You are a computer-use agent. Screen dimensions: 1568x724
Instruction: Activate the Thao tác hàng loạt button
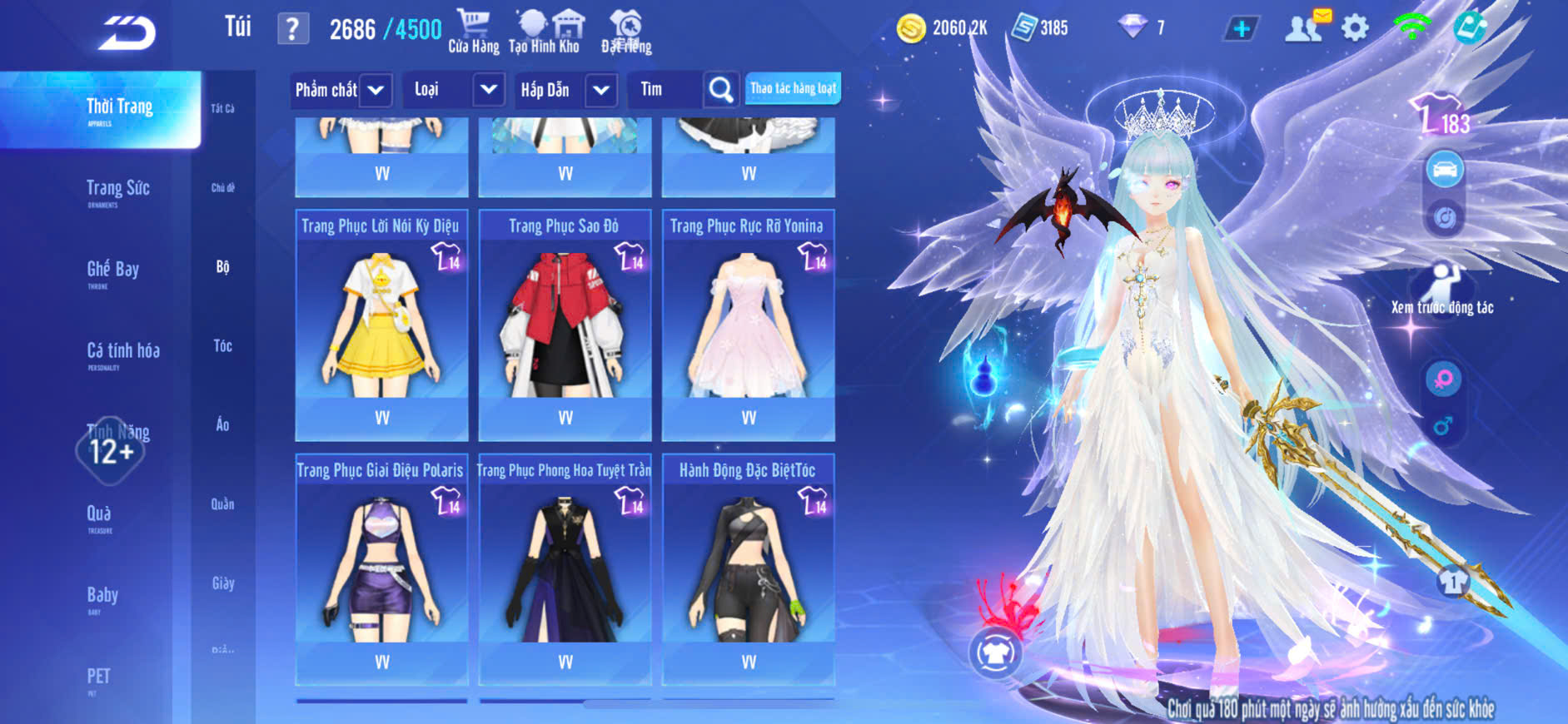click(x=793, y=88)
